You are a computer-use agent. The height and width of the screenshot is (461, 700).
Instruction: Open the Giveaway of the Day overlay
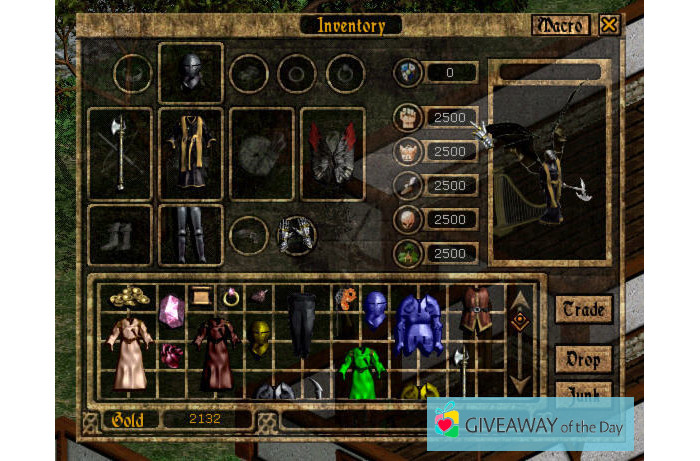[531, 424]
